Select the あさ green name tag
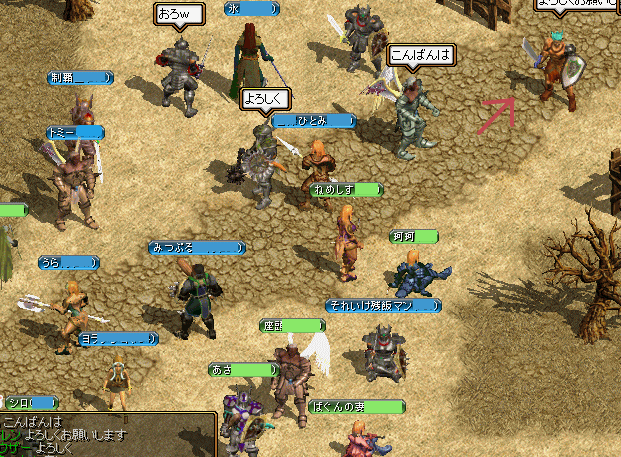Image resolution: width=621 pixels, height=457 pixels. pyautogui.click(x=241, y=370)
